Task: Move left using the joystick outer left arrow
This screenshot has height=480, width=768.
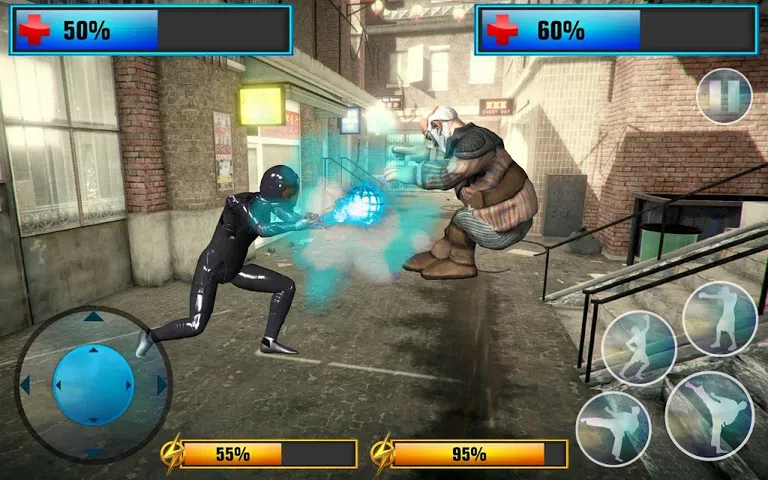Action: (x=25, y=385)
